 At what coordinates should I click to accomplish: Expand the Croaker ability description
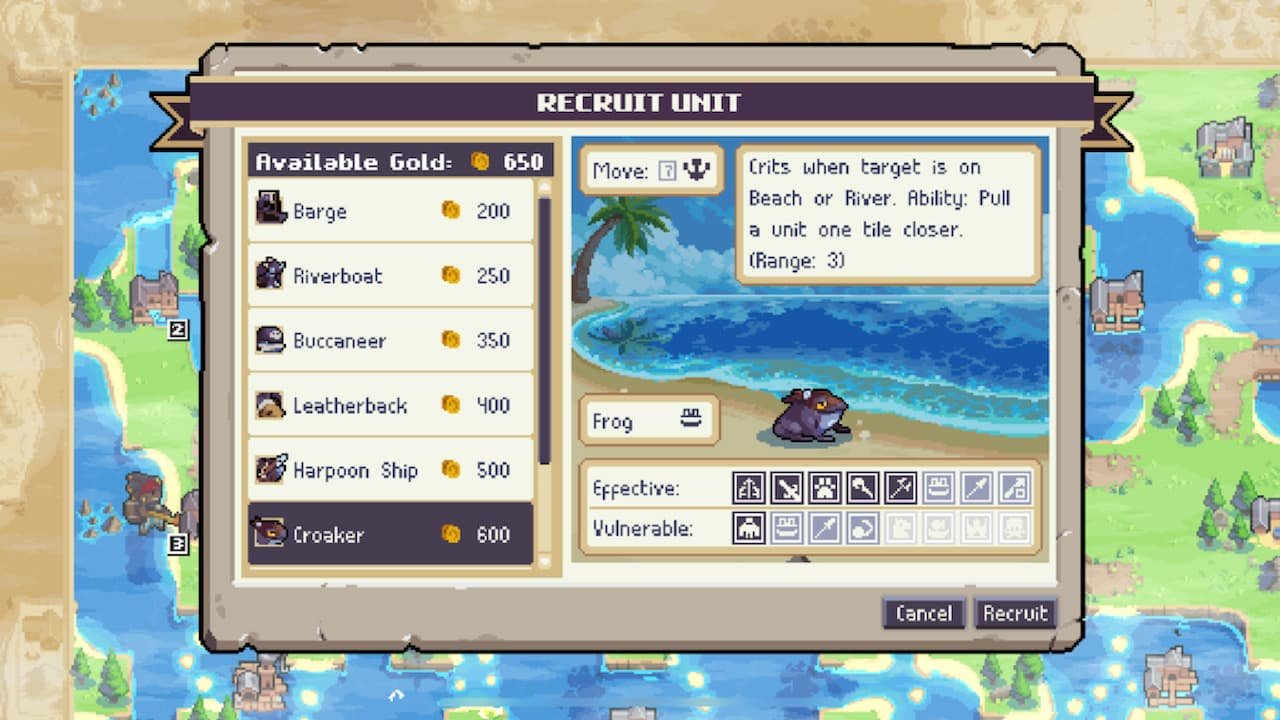point(888,213)
